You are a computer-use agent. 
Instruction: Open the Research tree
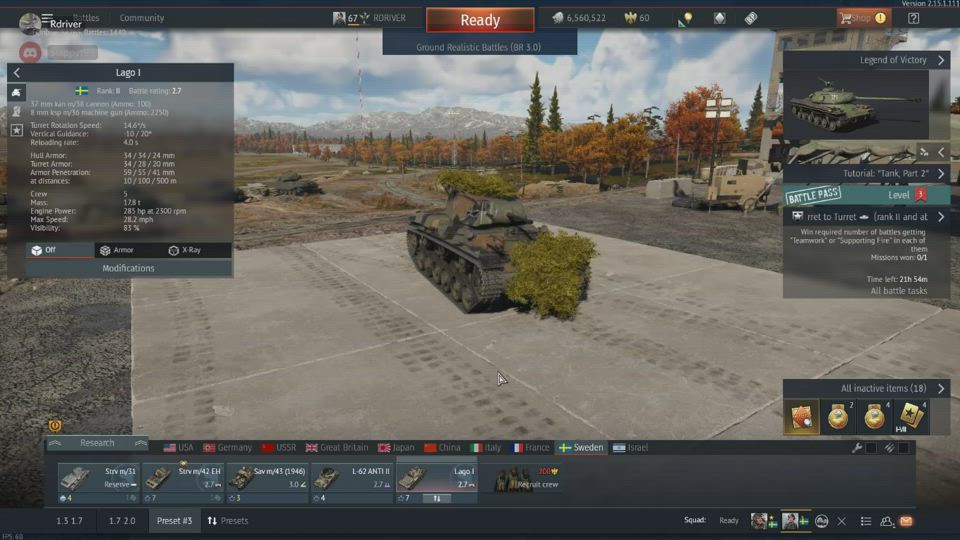pyautogui.click(x=97, y=443)
